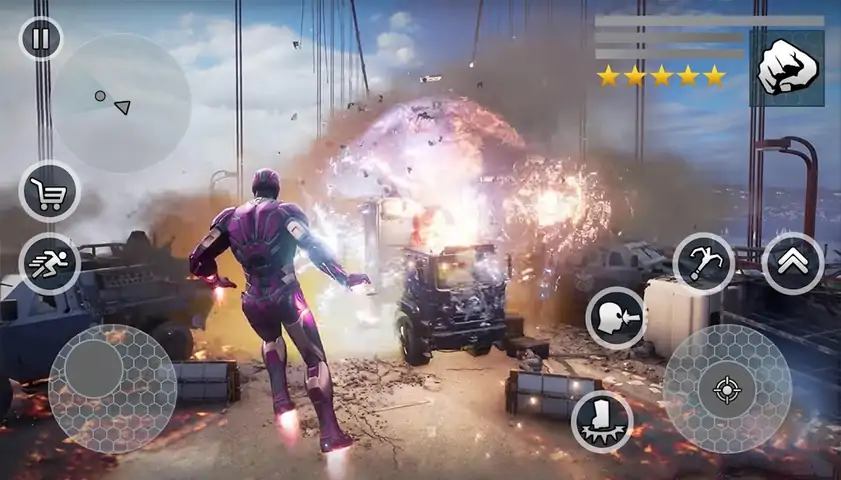Use the head shout ability
The width and height of the screenshot is (841, 480).
615,318
